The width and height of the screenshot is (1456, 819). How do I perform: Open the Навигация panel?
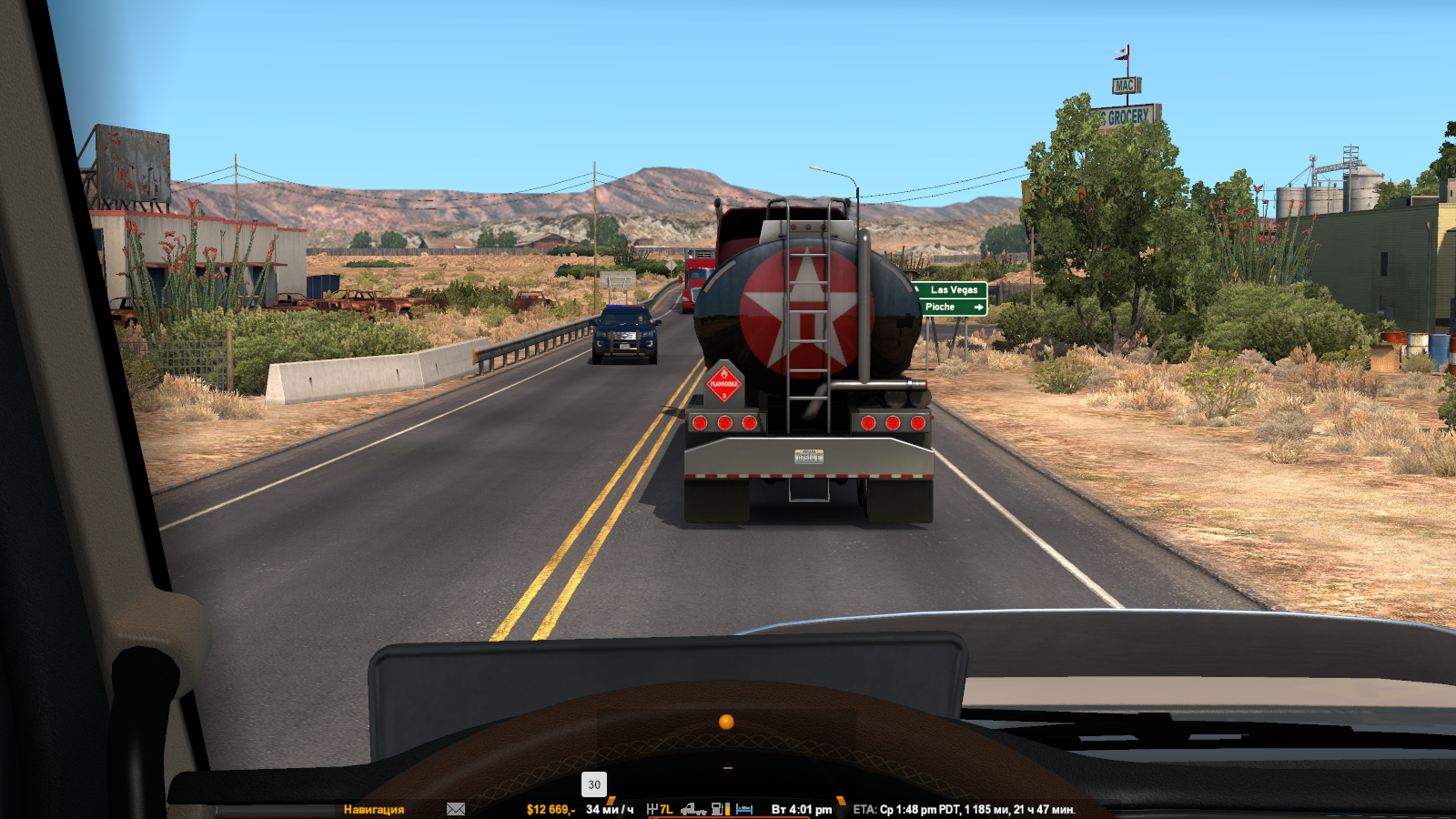(x=373, y=809)
